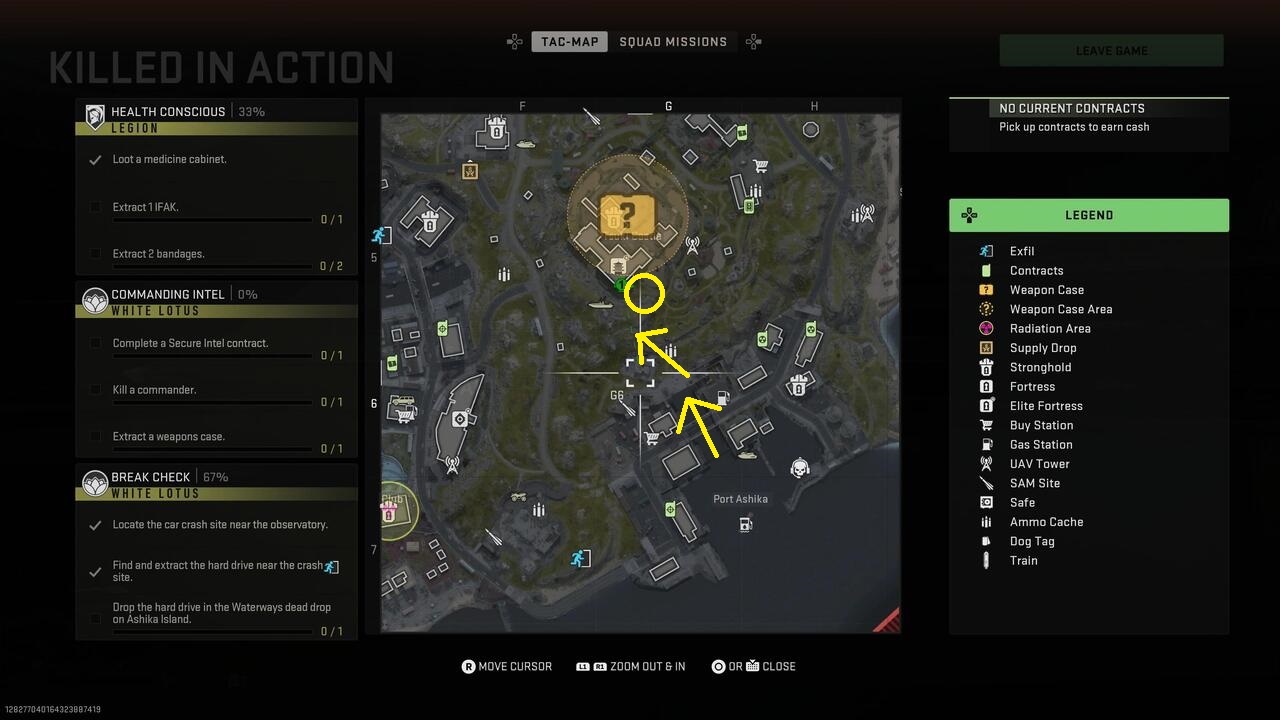
Task: Select the UAV Tower legend entry
Action: (x=1039, y=464)
